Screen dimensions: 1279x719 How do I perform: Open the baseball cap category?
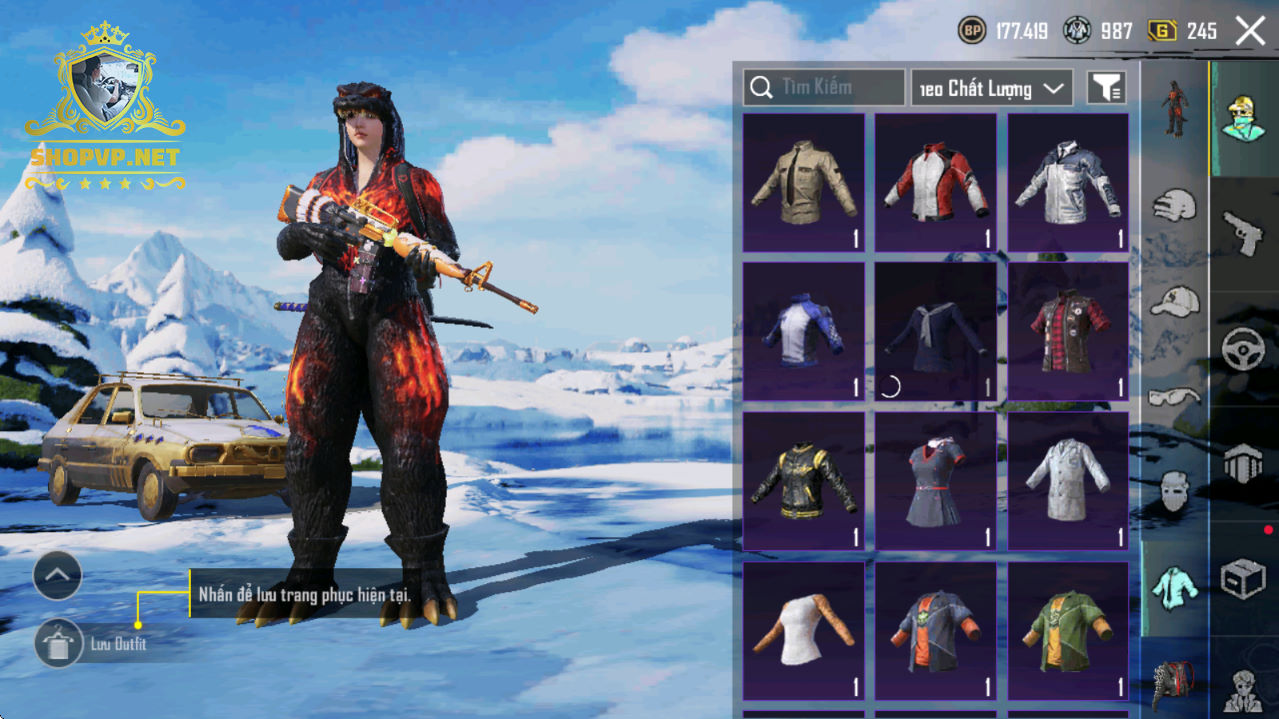point(1175,301)
